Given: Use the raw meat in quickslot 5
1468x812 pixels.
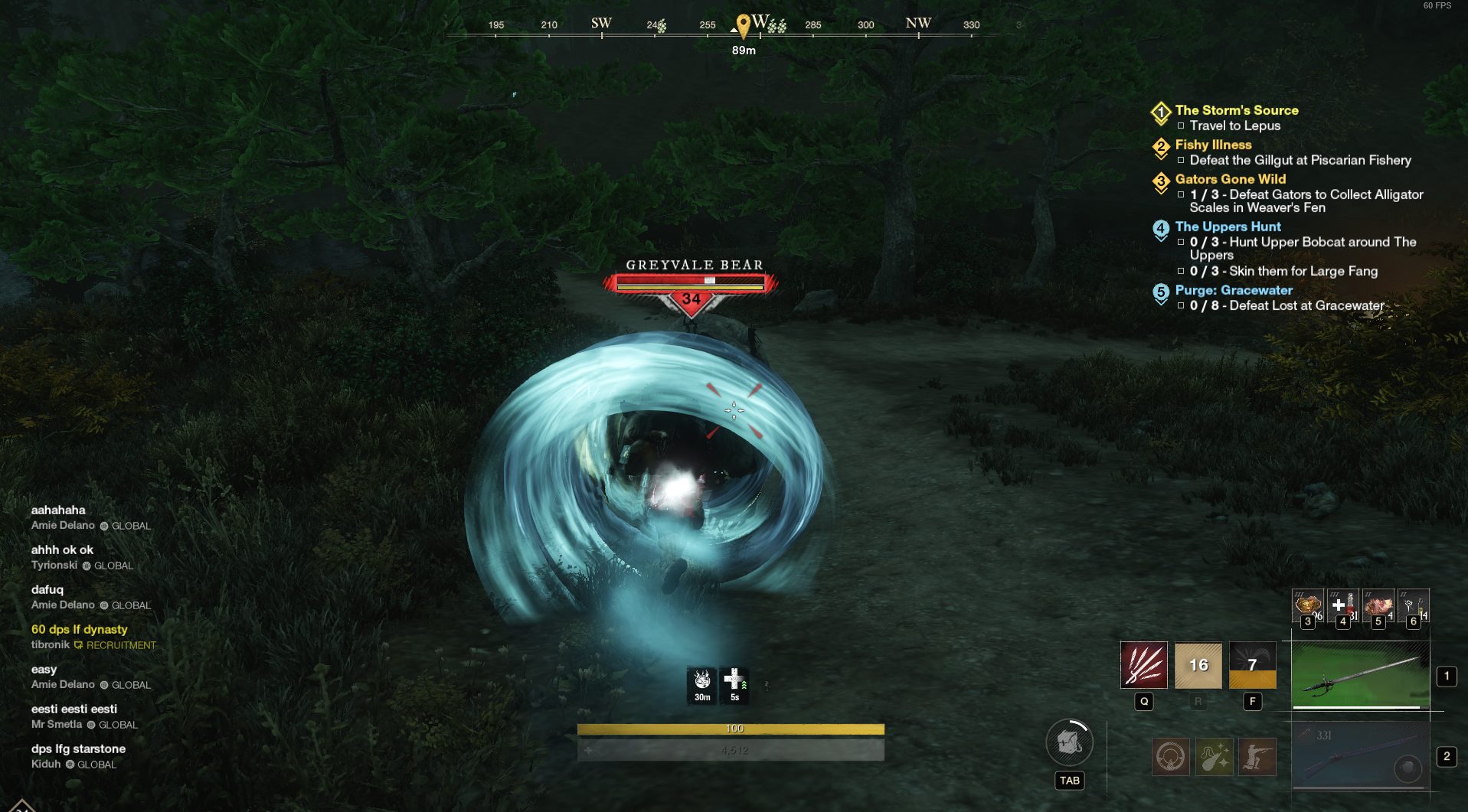Looking at the screenshot, I should point(1378,605).
